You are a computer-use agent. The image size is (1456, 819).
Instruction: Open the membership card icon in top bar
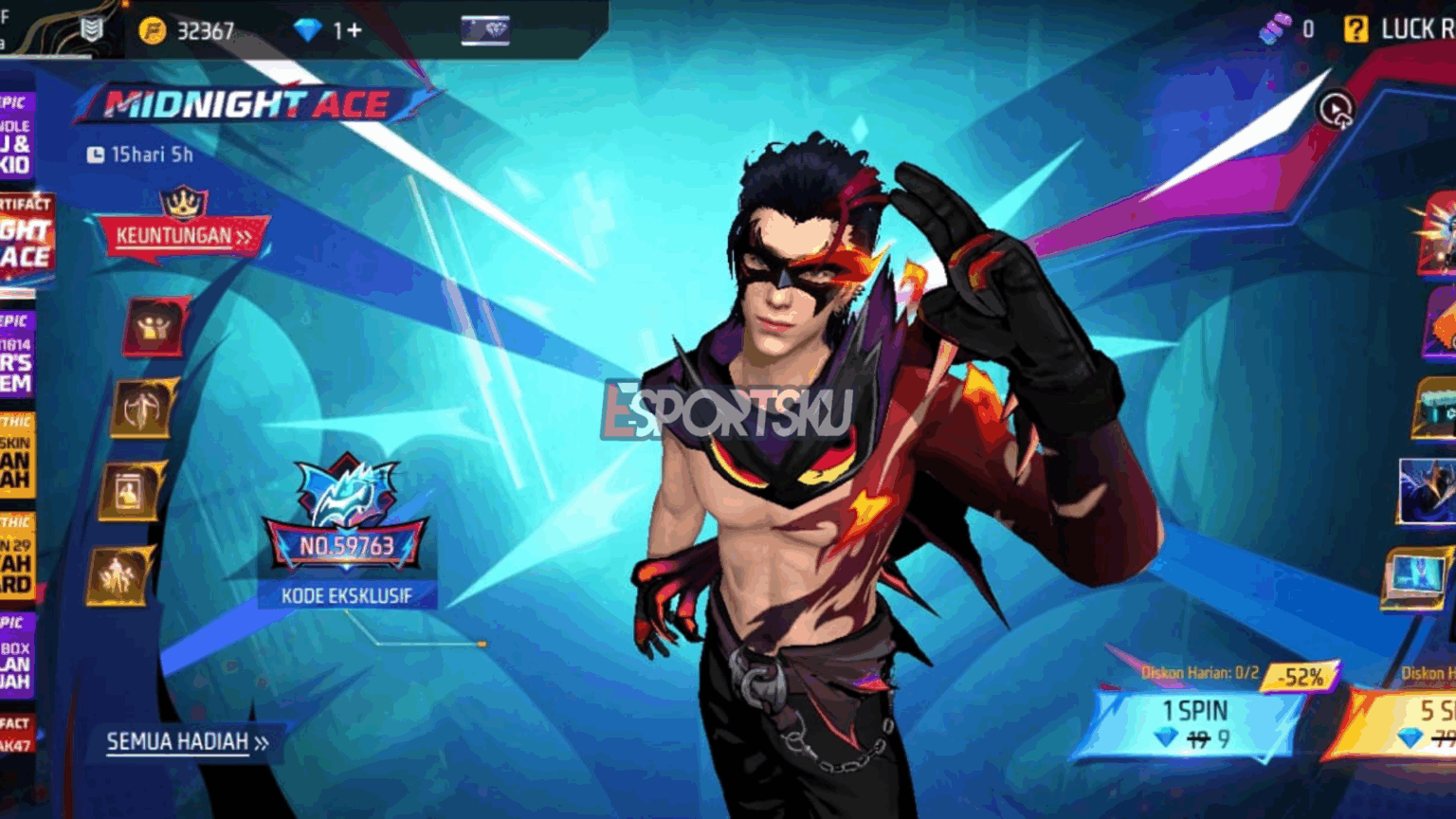[485, 29]
